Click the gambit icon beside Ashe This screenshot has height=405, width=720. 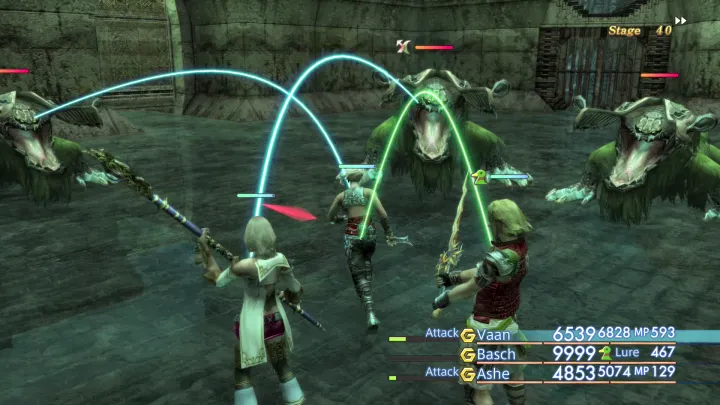pos(467,373)
